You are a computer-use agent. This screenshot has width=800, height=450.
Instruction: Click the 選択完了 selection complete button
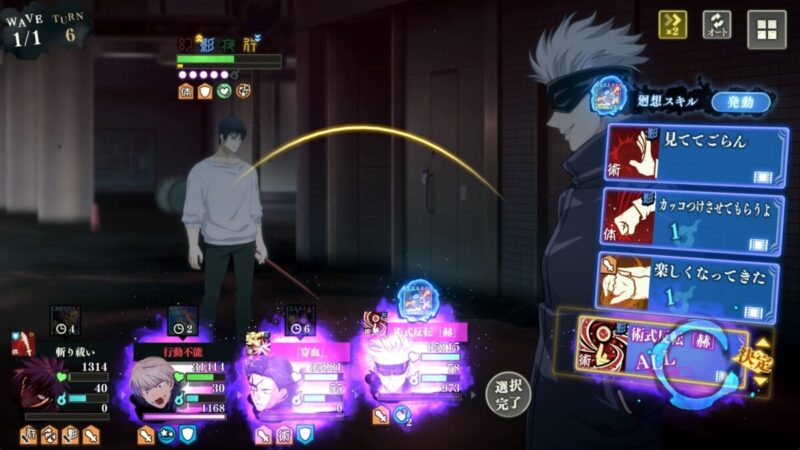click(509, 395)
